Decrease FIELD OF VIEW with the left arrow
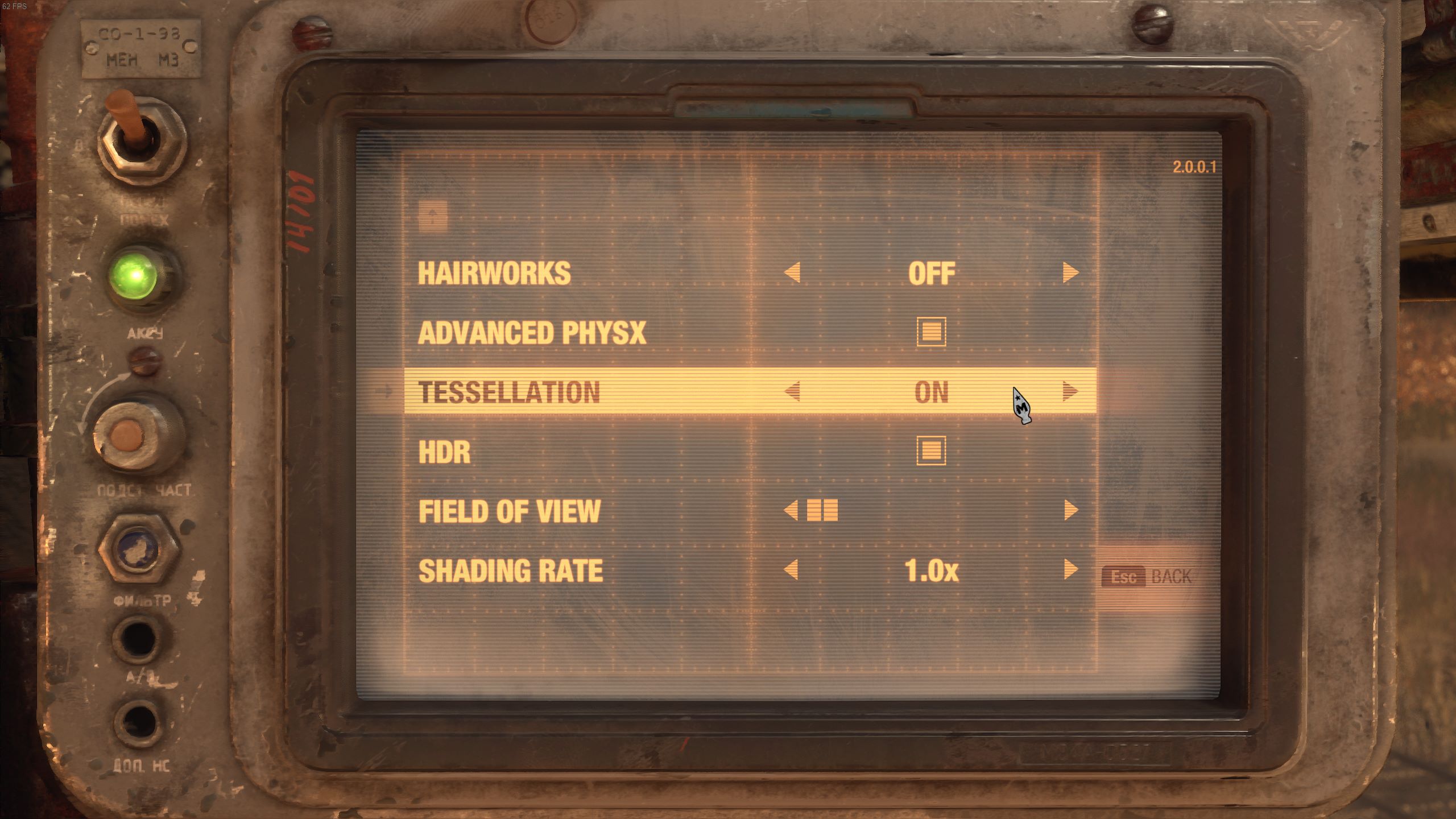This screenshot has height=819, width=1456. (x=791, y=511)
